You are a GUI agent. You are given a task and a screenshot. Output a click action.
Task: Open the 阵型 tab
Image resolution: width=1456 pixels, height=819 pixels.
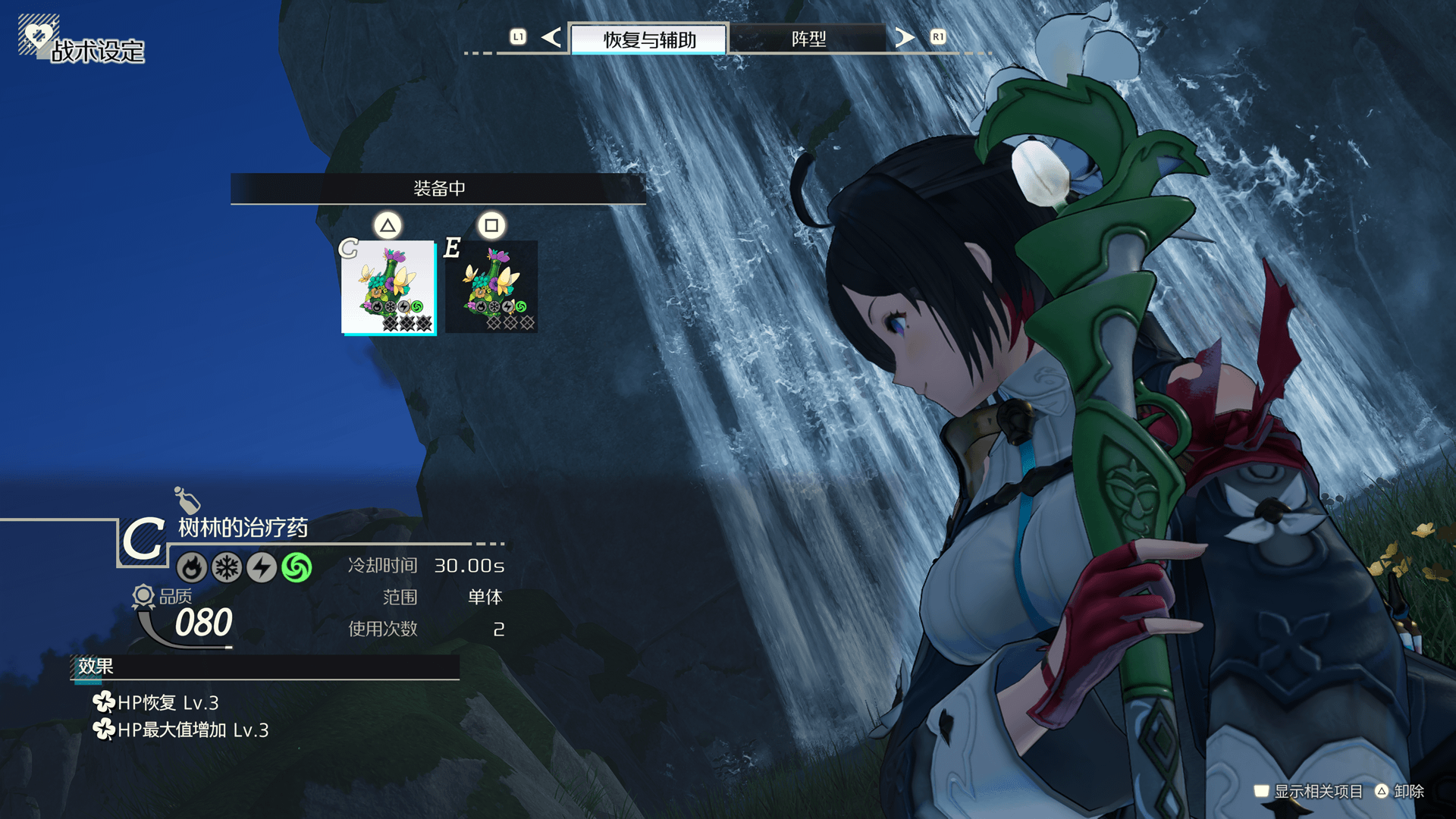[808, 39]
